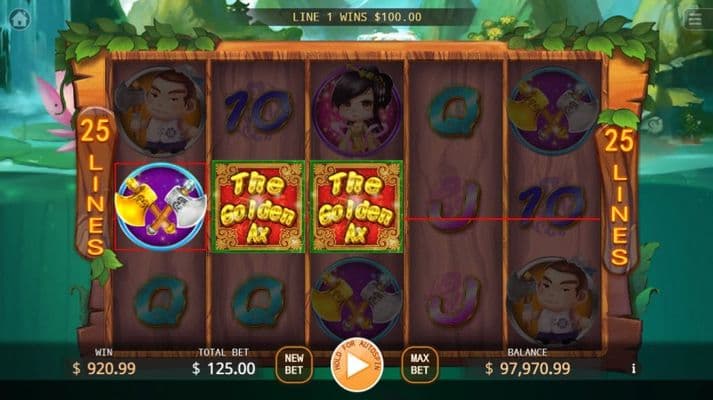
Task: Select the Max Bet button
Action: pos(420,364)
